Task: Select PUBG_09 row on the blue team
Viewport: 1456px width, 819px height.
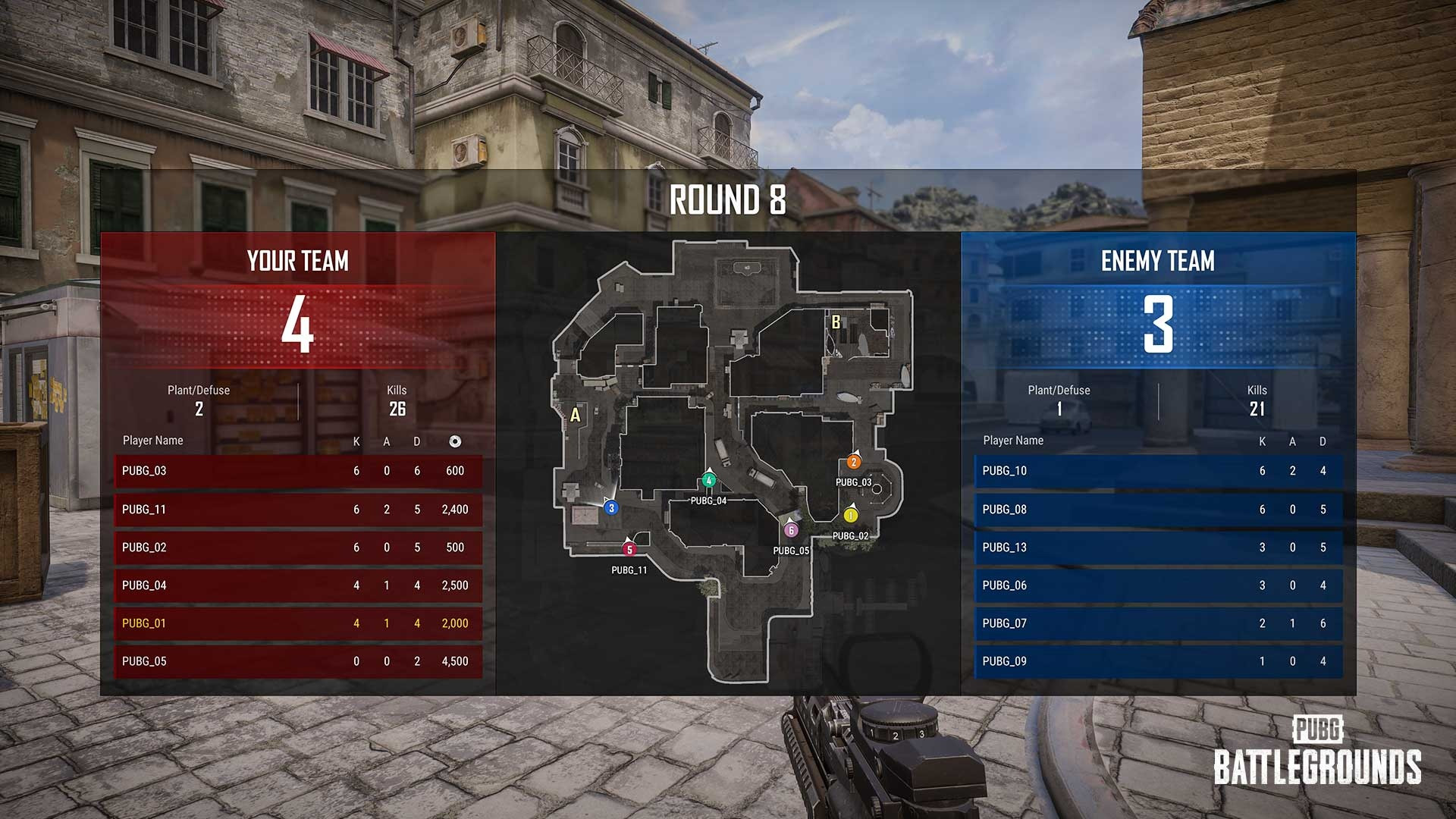Action: 1158,661
